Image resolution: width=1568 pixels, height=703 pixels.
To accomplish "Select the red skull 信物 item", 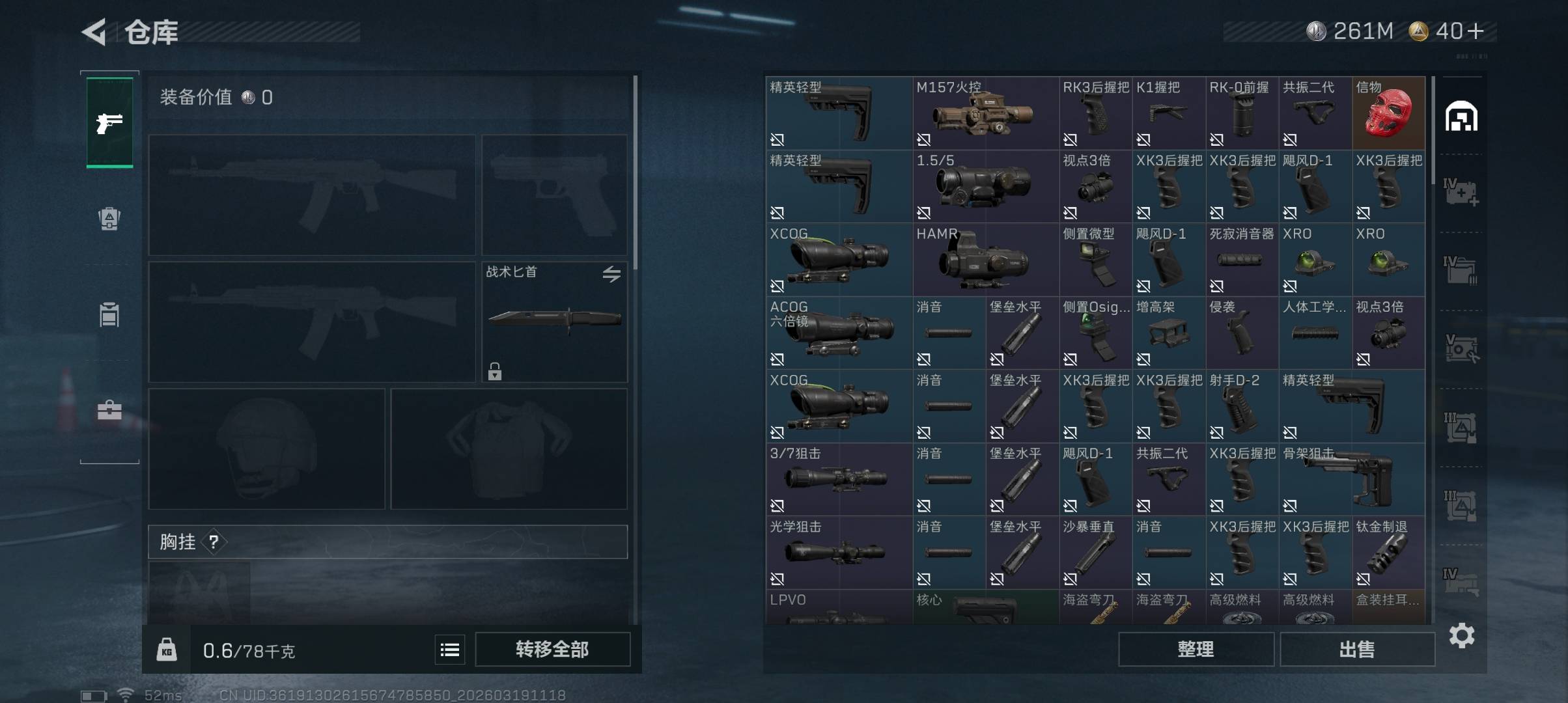I will 1388,113.
